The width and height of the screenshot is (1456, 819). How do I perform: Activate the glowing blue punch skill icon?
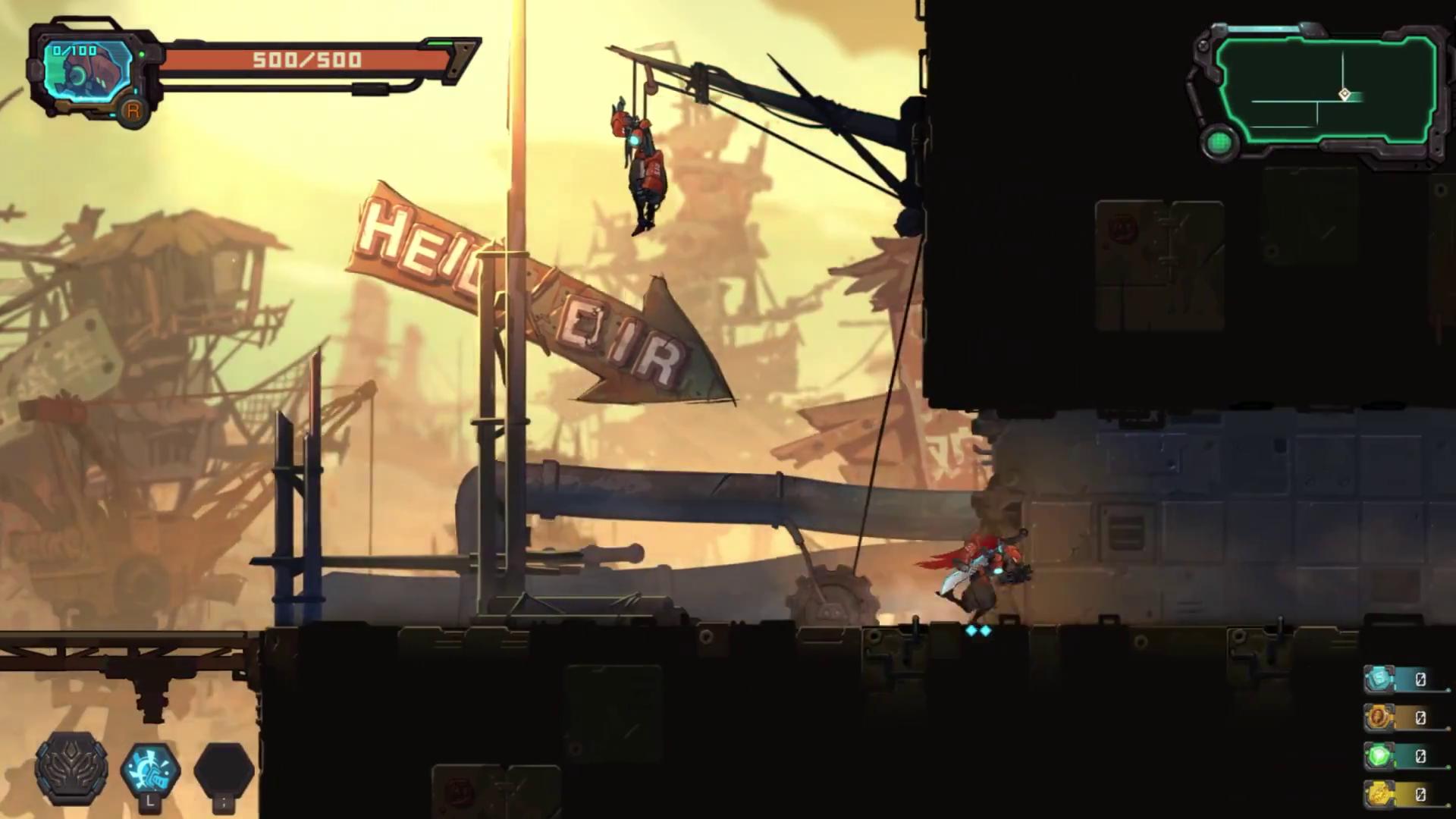(x=150, y=769)
